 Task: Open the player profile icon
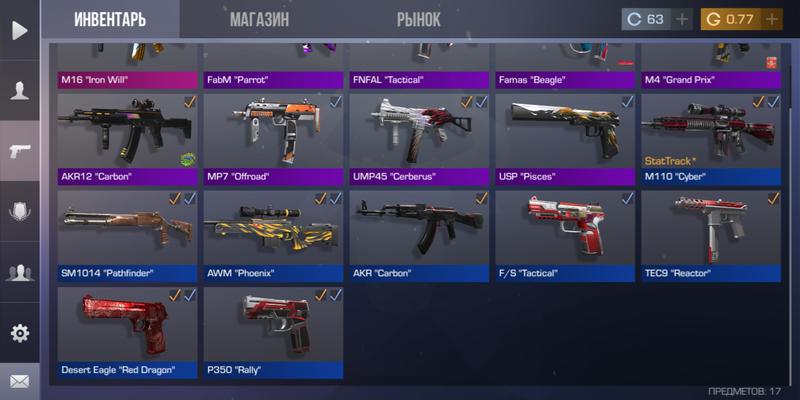pos(19,90)
